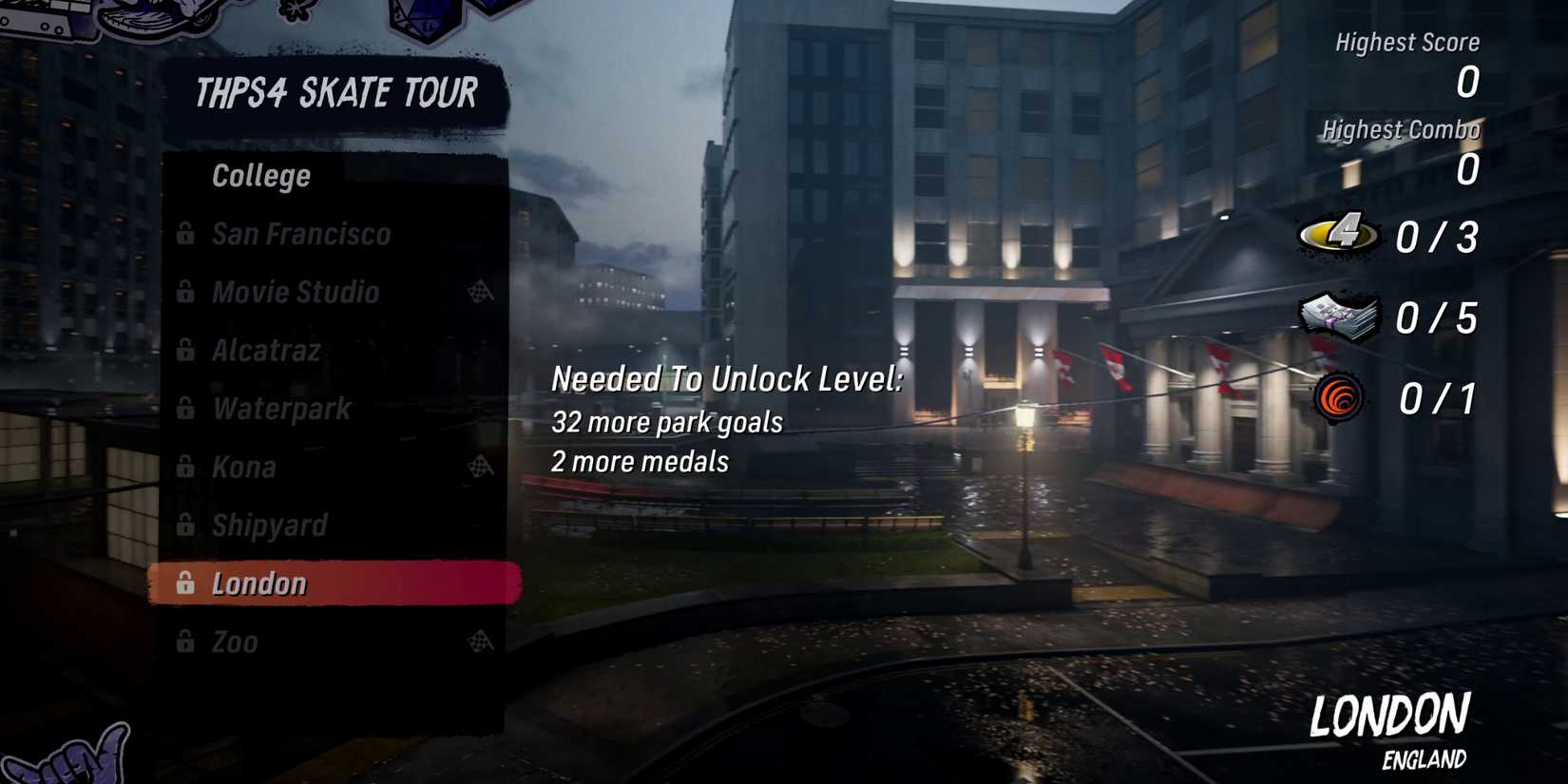Select the College level
This screenshot has width=1568, height=784.
(260, 175)
